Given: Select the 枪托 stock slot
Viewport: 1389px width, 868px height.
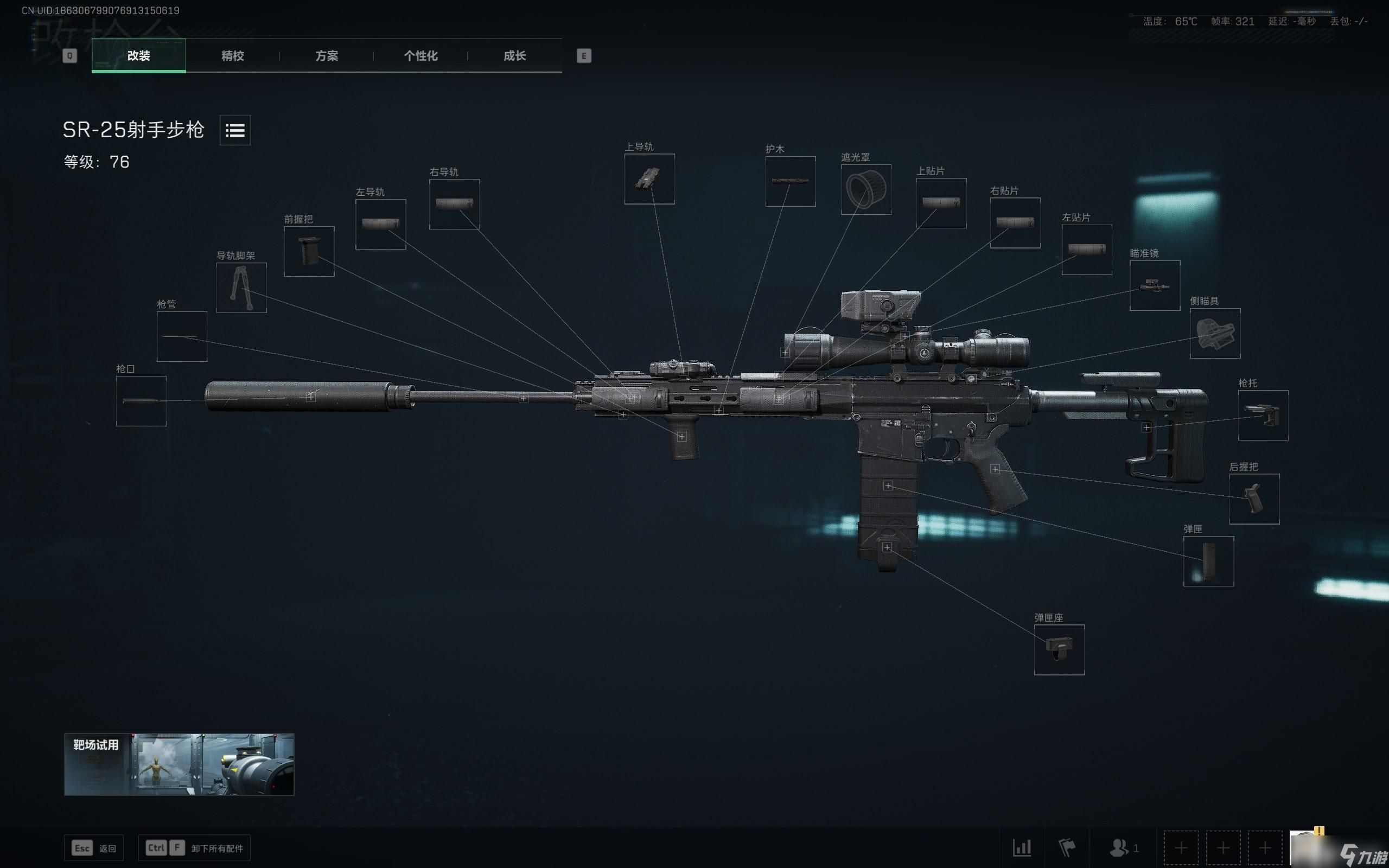Looking at the screenshot, I should (x=1263, y=415).
